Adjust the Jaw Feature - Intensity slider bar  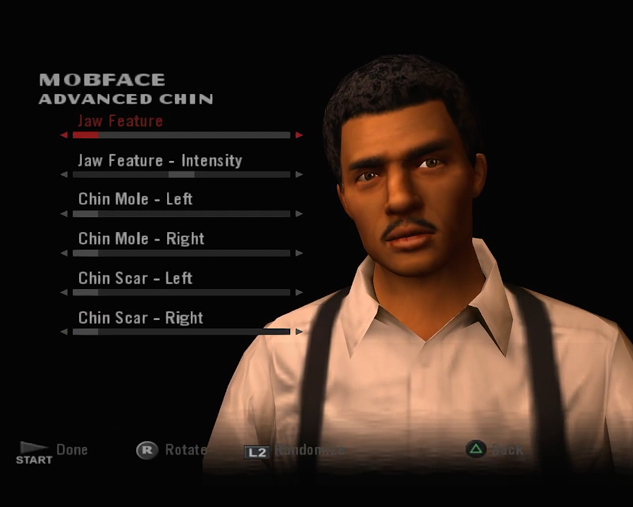click(x=181, y=174)
